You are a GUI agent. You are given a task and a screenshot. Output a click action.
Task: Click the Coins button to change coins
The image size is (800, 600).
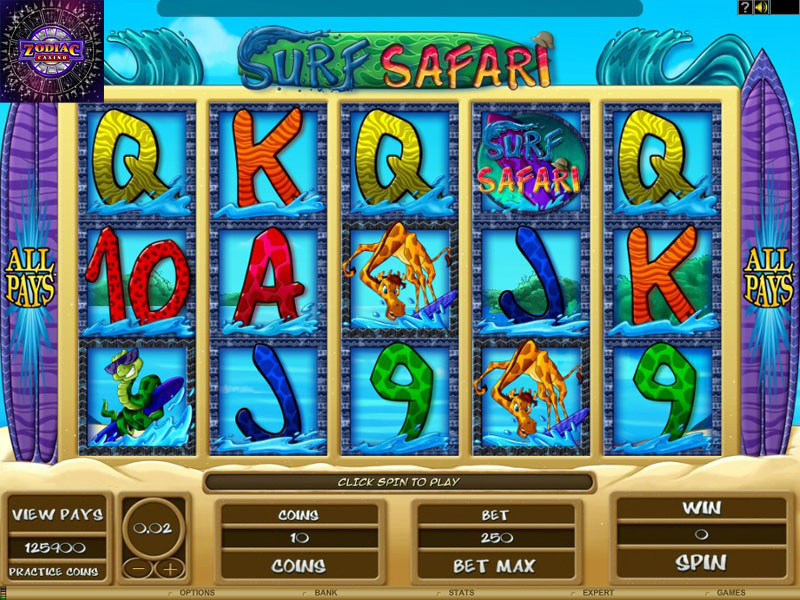click(x=299, y=566)
